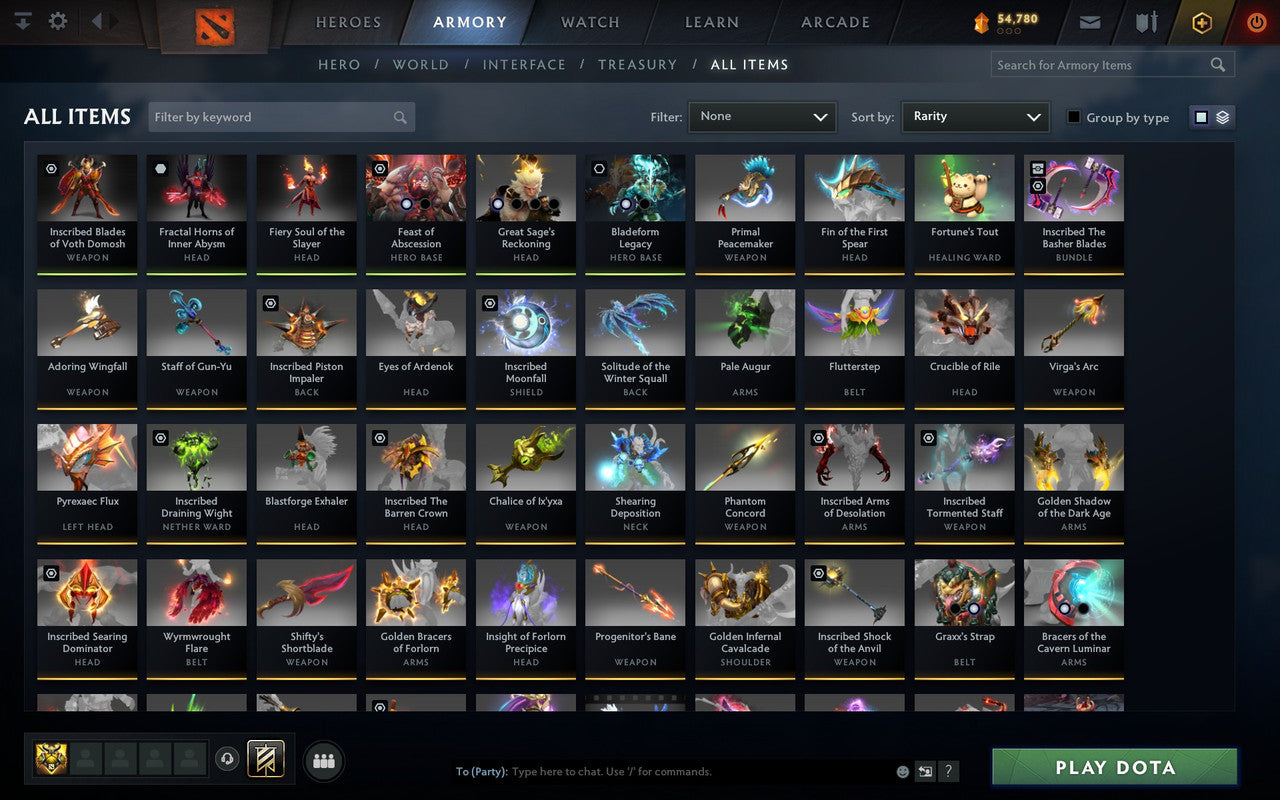Open the friends list people icon
1280x800 pixels.
[323, 760]
